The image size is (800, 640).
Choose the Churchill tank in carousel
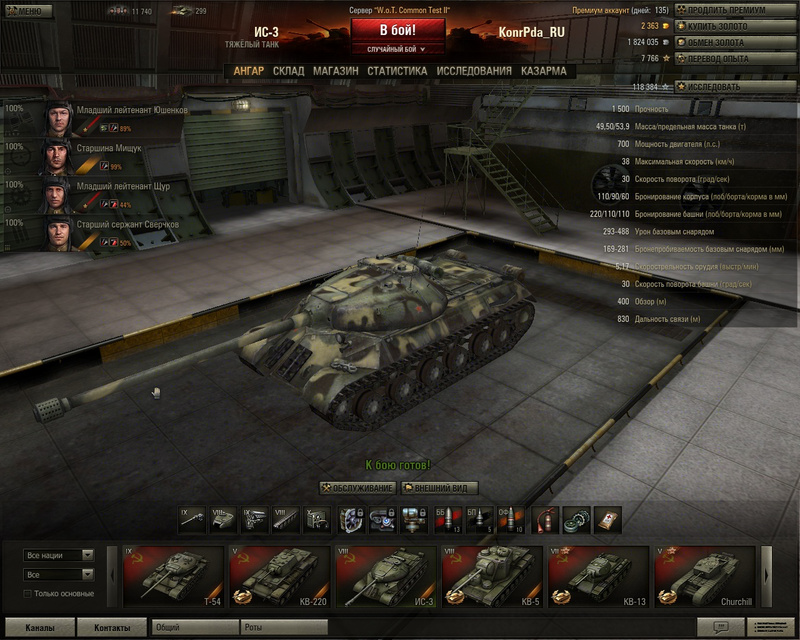tap(705, 576)
